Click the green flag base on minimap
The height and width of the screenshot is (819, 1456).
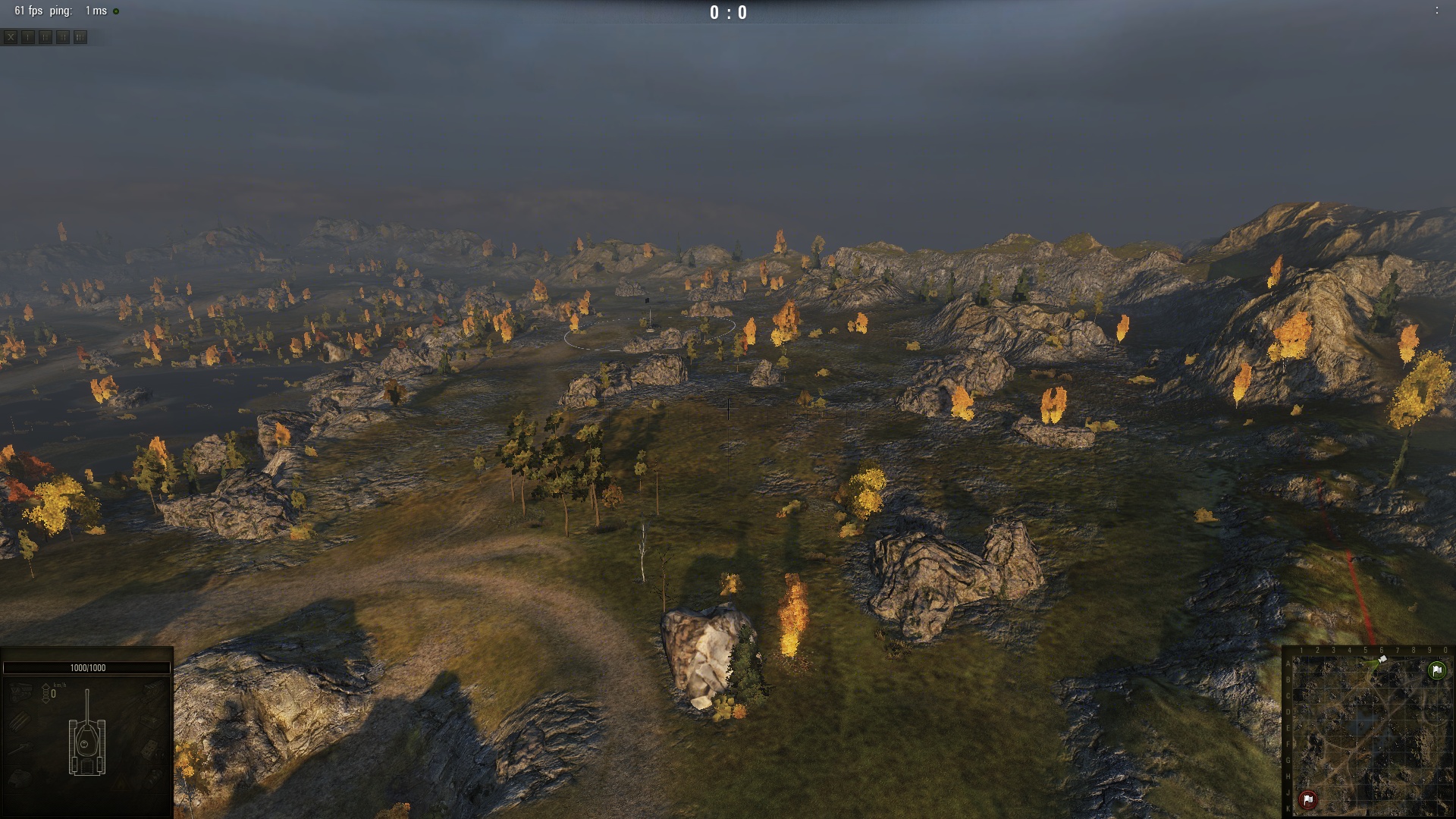(x=1436, y=670)
